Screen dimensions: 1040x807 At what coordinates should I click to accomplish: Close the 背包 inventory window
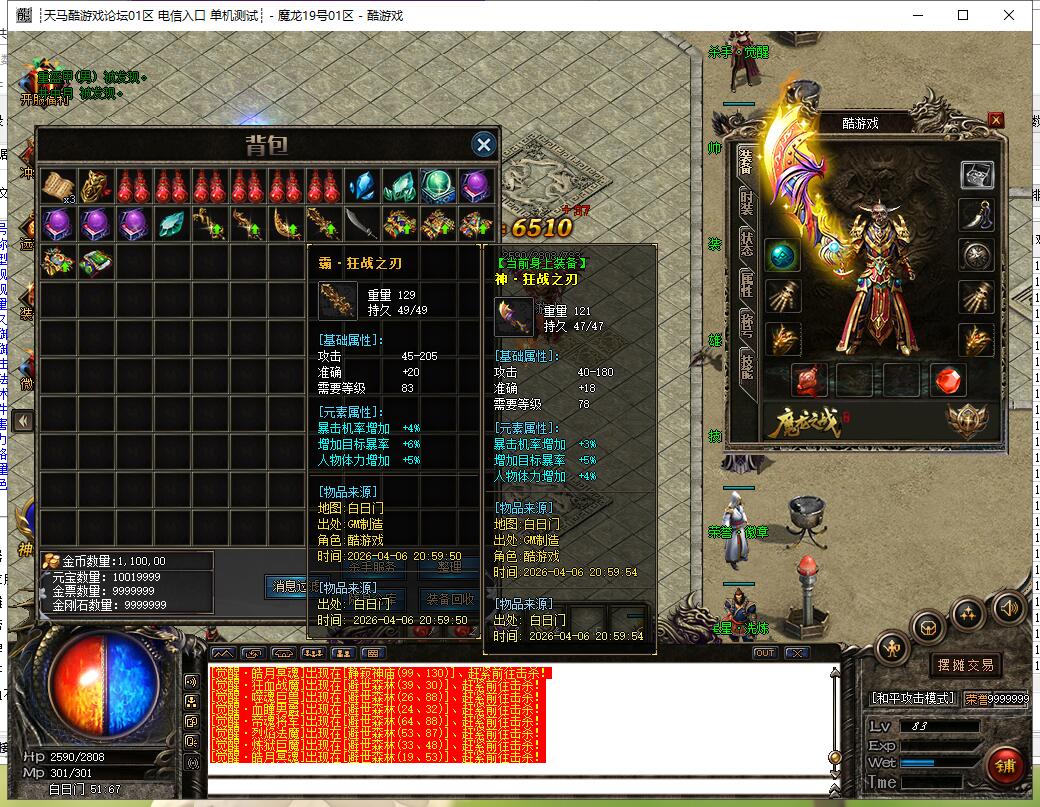click(x=484, y=145)
